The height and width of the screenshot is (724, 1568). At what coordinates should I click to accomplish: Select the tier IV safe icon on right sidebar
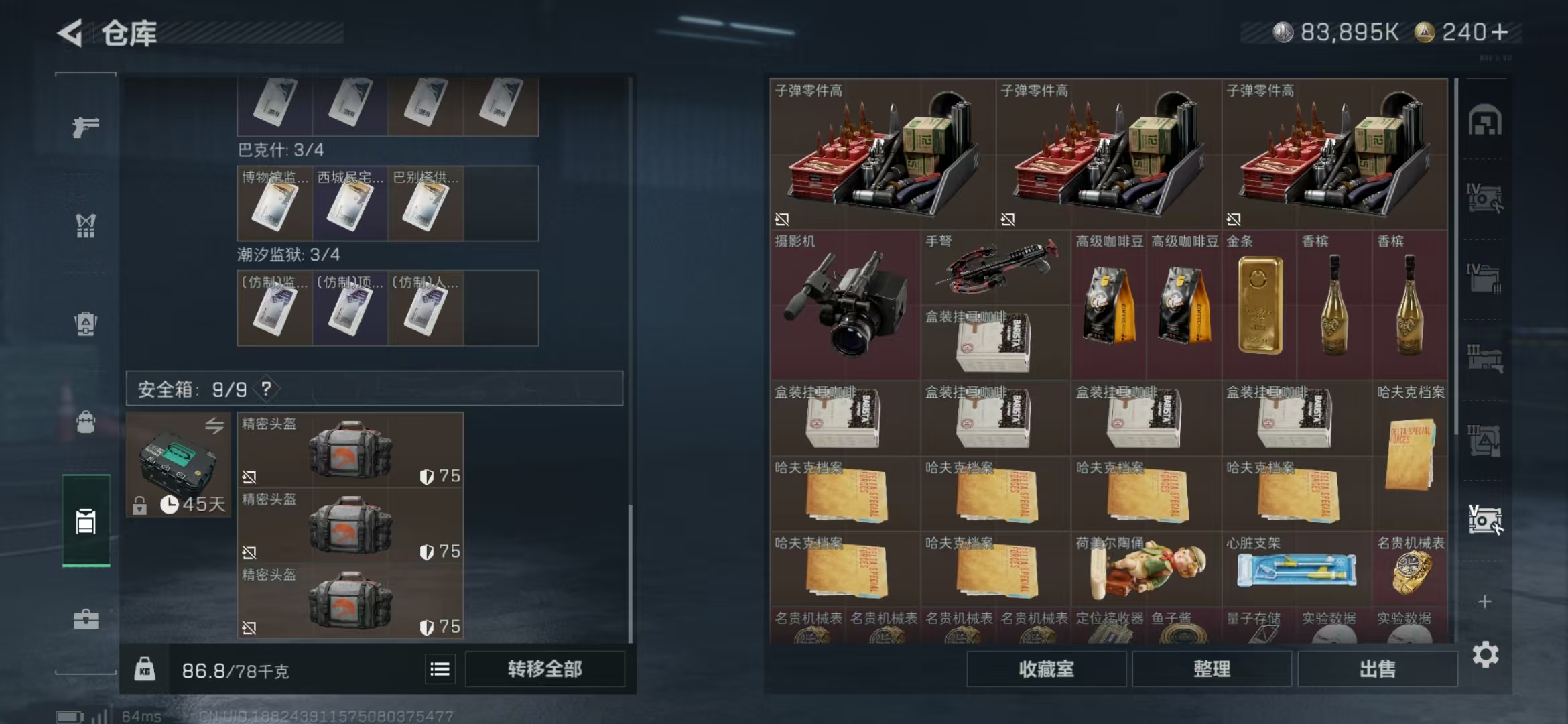pos(1486,198)
